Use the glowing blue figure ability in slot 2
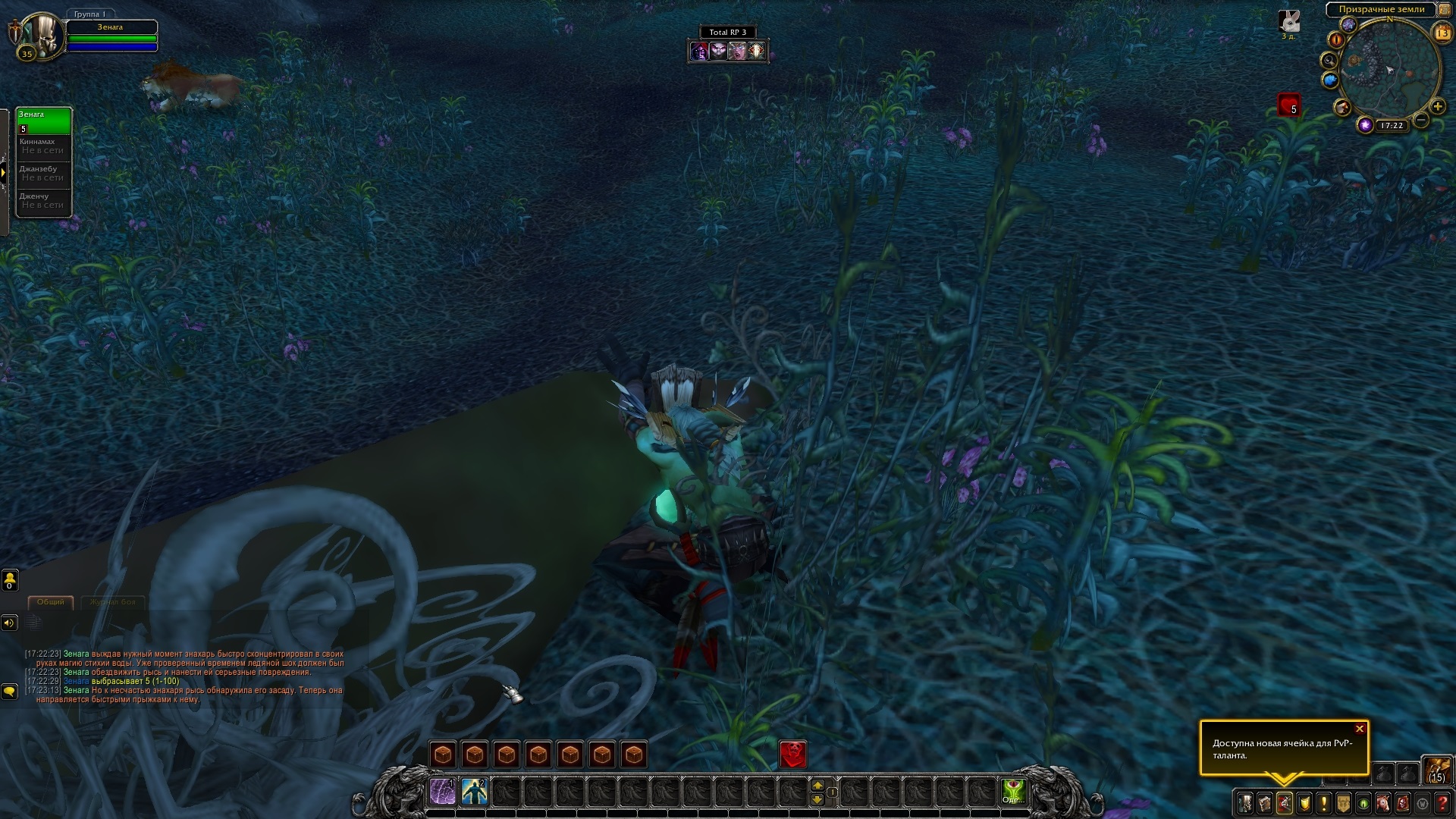1456x819 pixels. tap(475, 792)
